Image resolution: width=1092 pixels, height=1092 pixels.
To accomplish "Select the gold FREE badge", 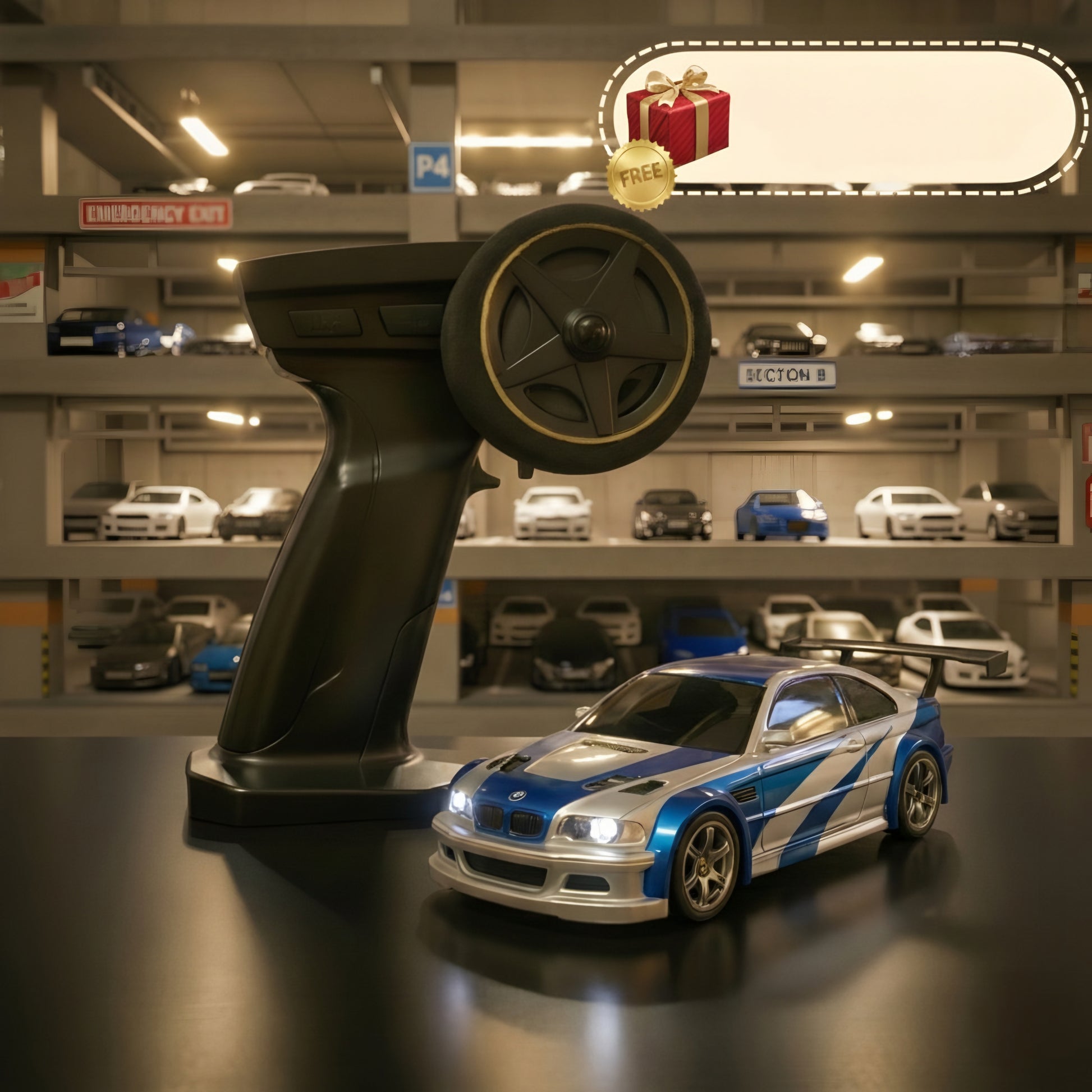I will click(641, 175).
